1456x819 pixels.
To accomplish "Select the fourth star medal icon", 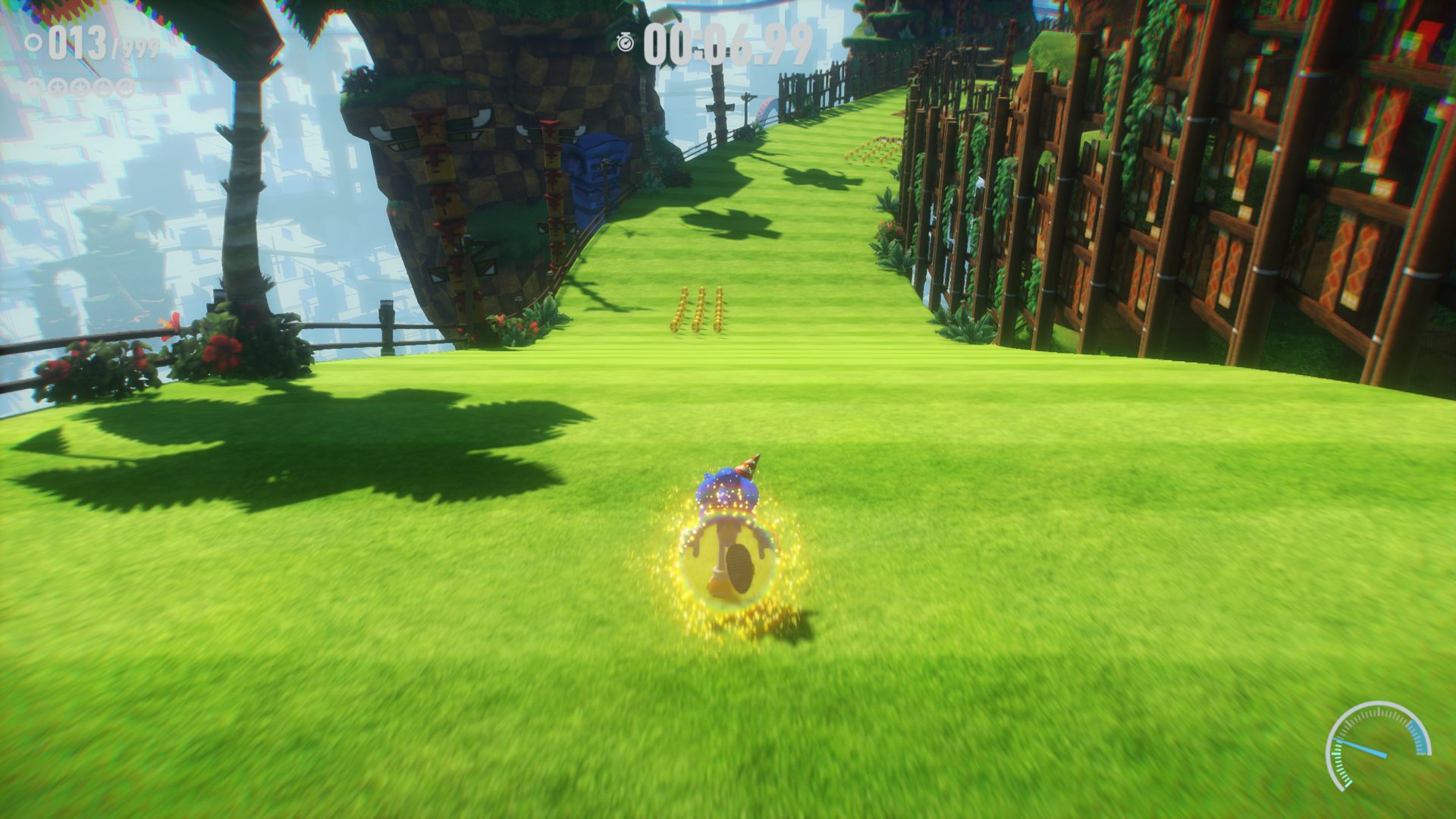I will pos(103,86).
